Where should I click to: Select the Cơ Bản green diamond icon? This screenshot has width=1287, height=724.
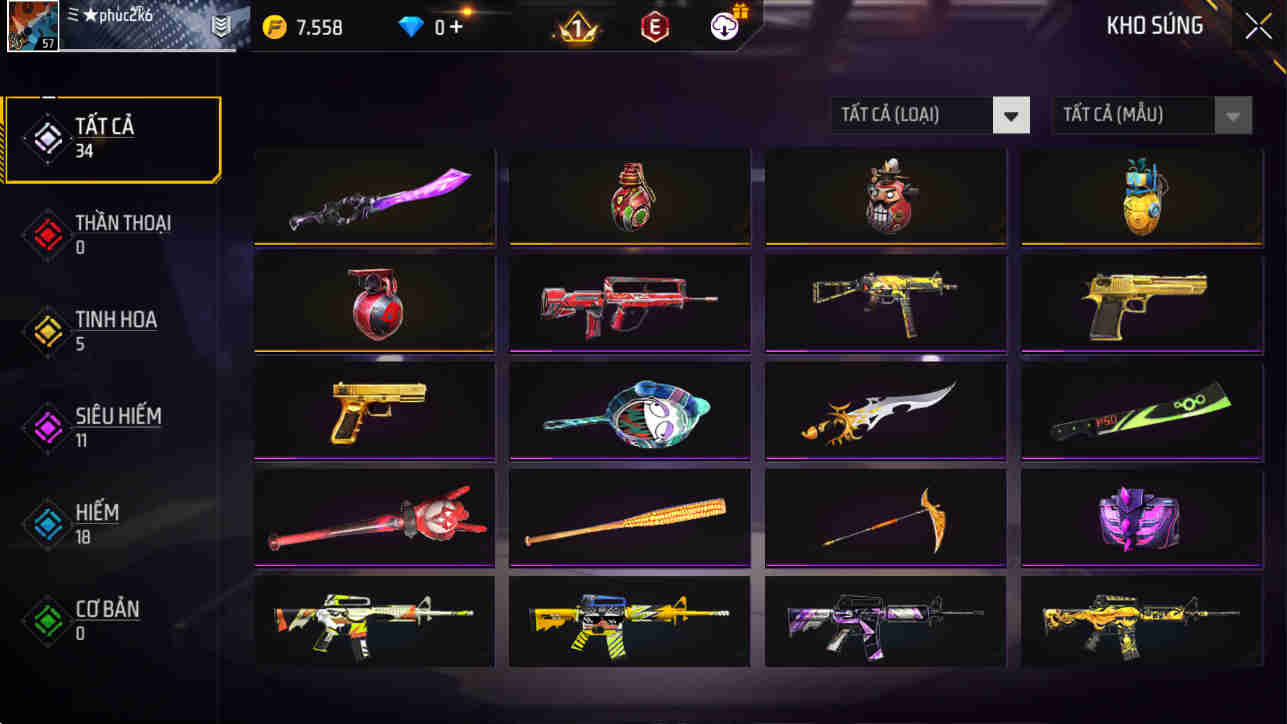(47, 619)
